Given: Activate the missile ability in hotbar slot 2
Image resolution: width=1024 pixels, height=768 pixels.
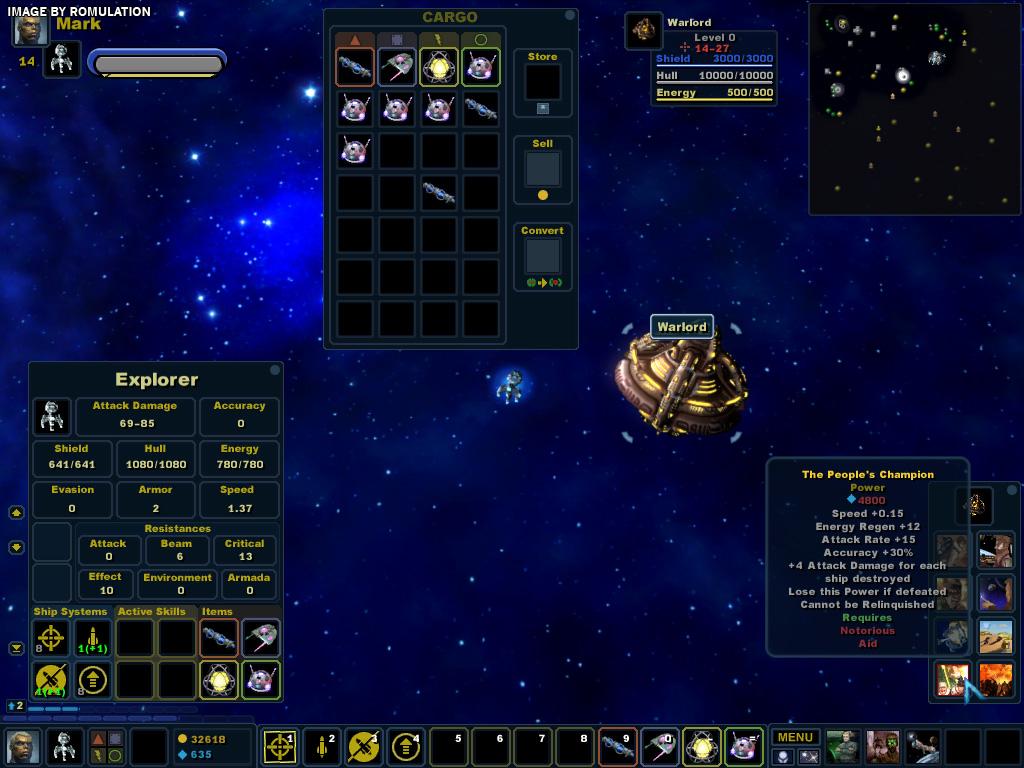Looking at the screenshot, I should [321, 746].
